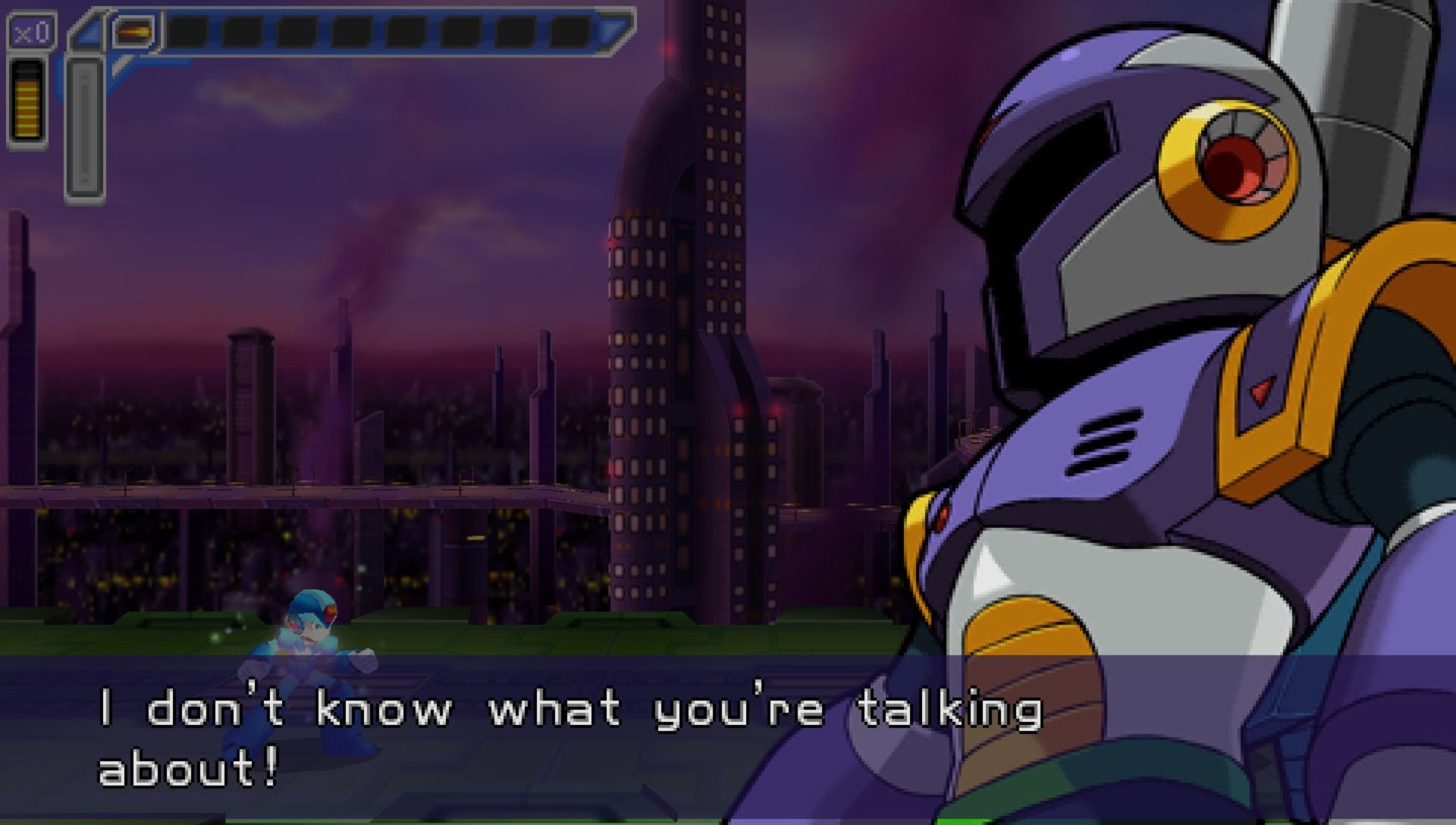The height and width of the screenshot is (825, 1456).
Task: Select the buster shot weapon icon
Action: pos(133,32)
